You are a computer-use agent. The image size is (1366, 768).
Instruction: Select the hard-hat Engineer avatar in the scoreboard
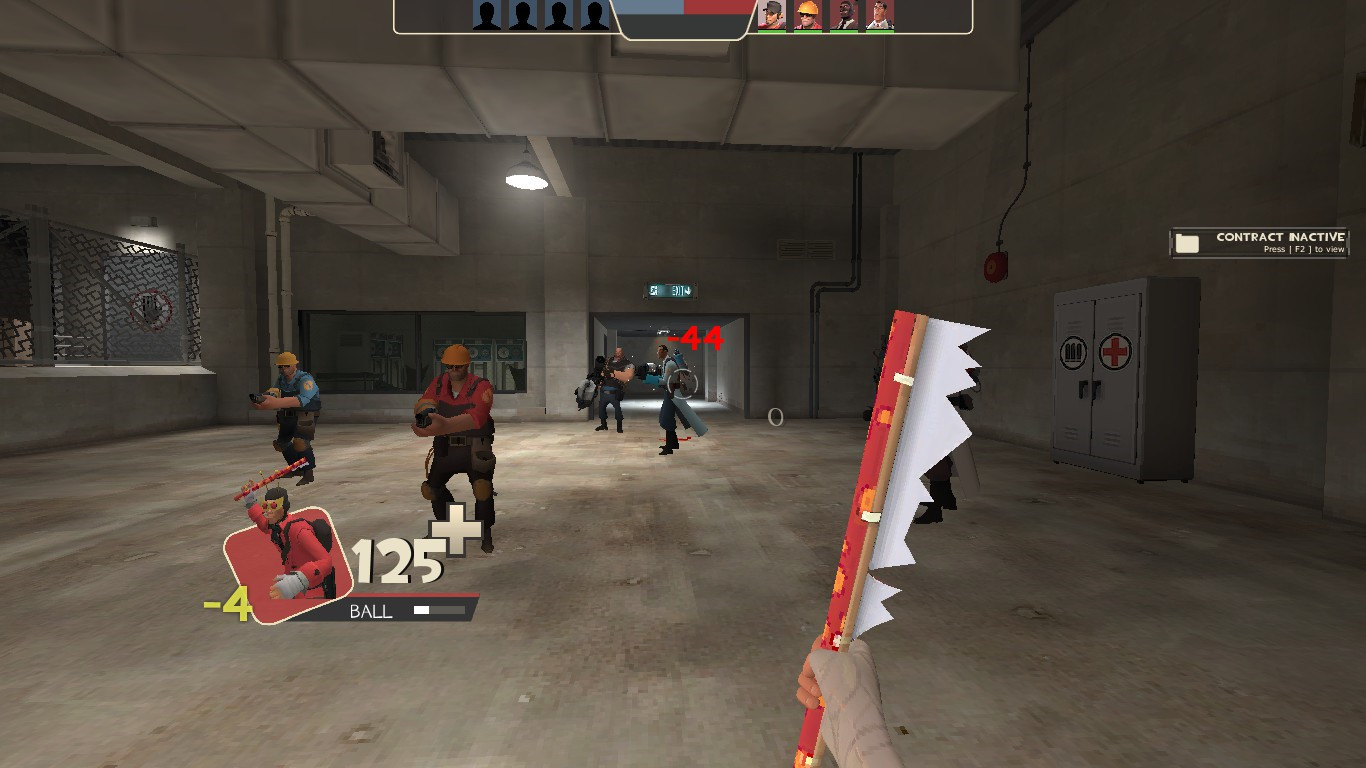808,15
